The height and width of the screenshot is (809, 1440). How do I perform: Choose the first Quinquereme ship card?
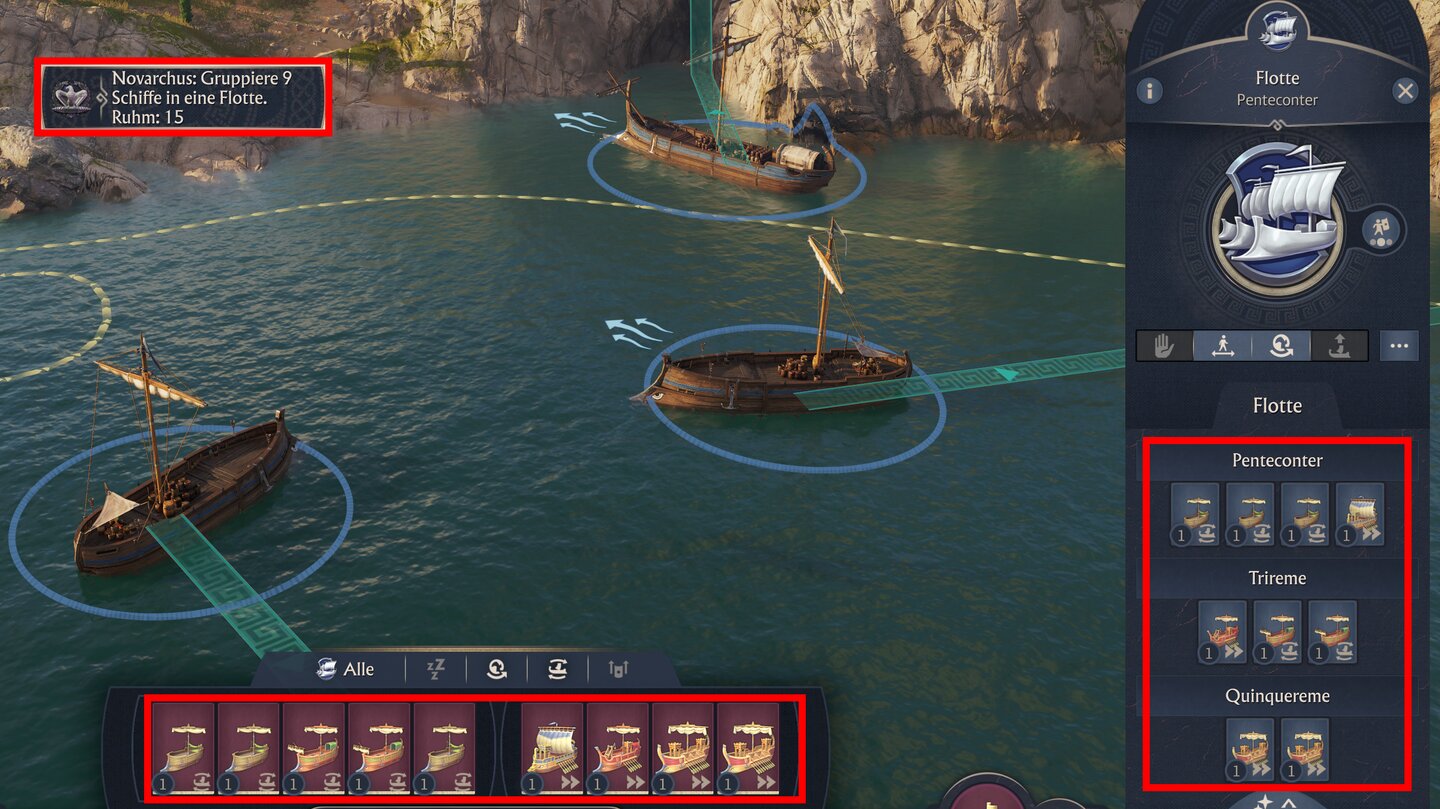pyautogui.click(x=1250, y=749)
